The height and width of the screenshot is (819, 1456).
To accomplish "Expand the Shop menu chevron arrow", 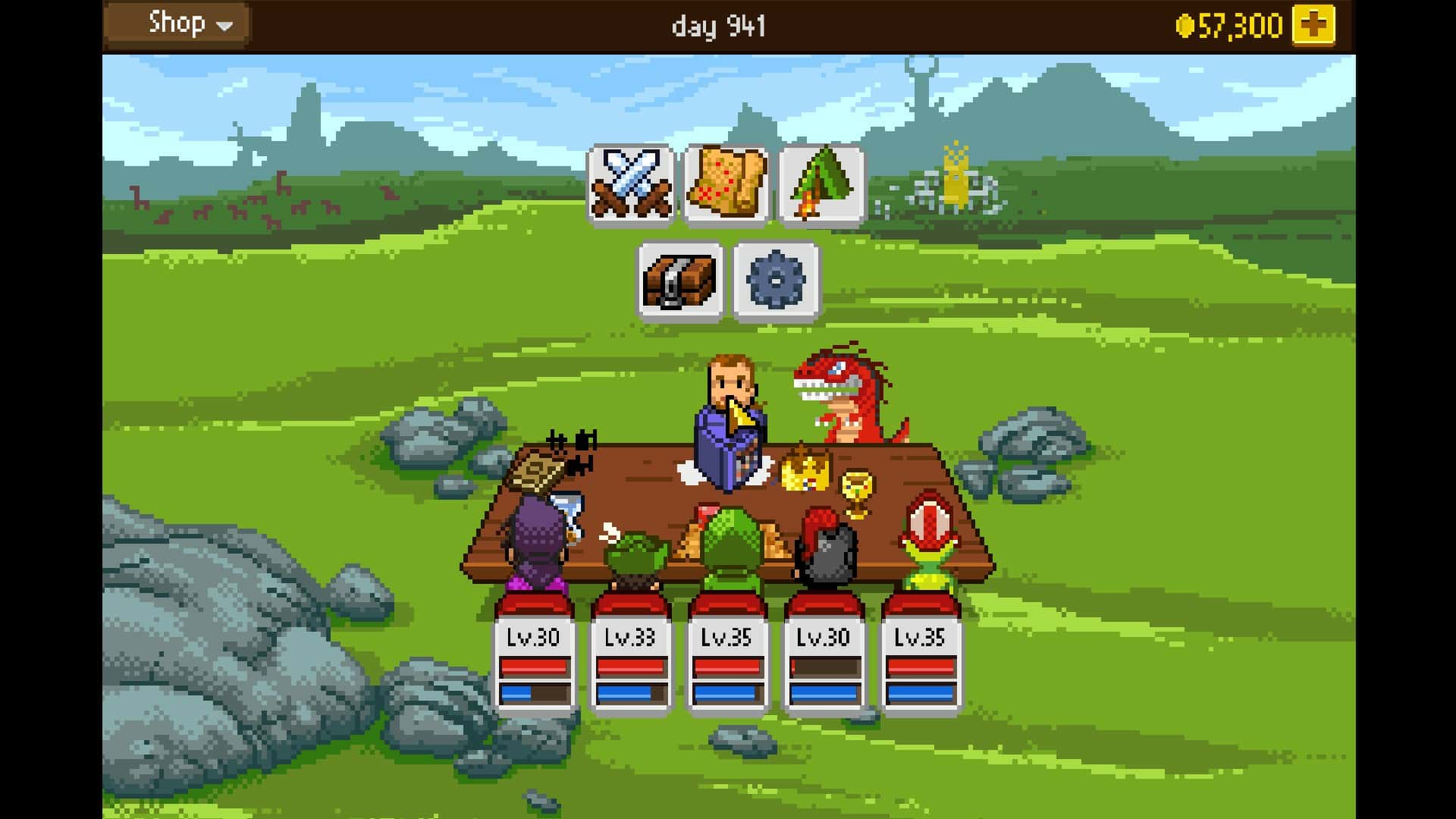I will [x=224, y=25].
